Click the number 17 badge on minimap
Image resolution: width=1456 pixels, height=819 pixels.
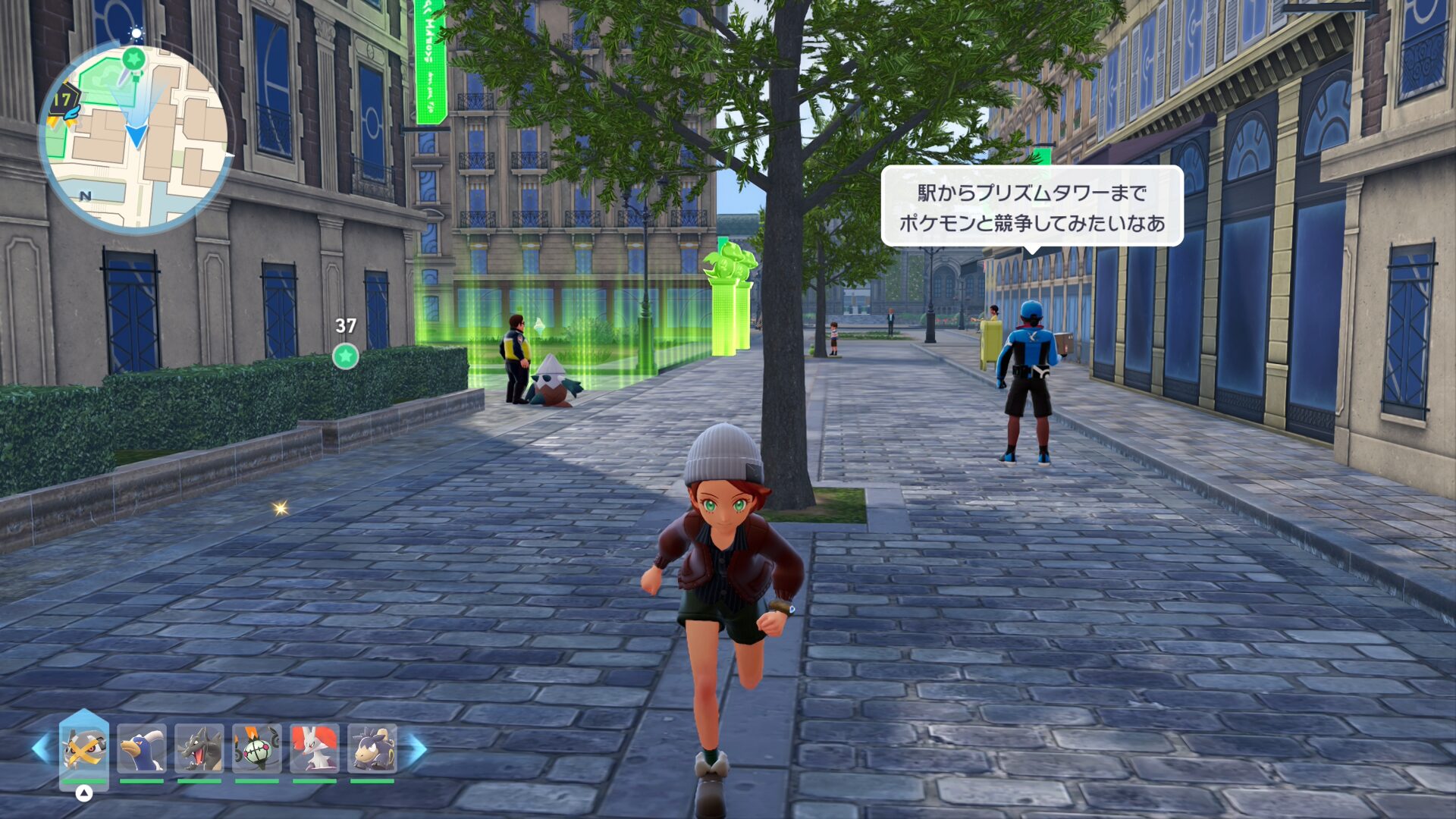click(x=64, y=101)
